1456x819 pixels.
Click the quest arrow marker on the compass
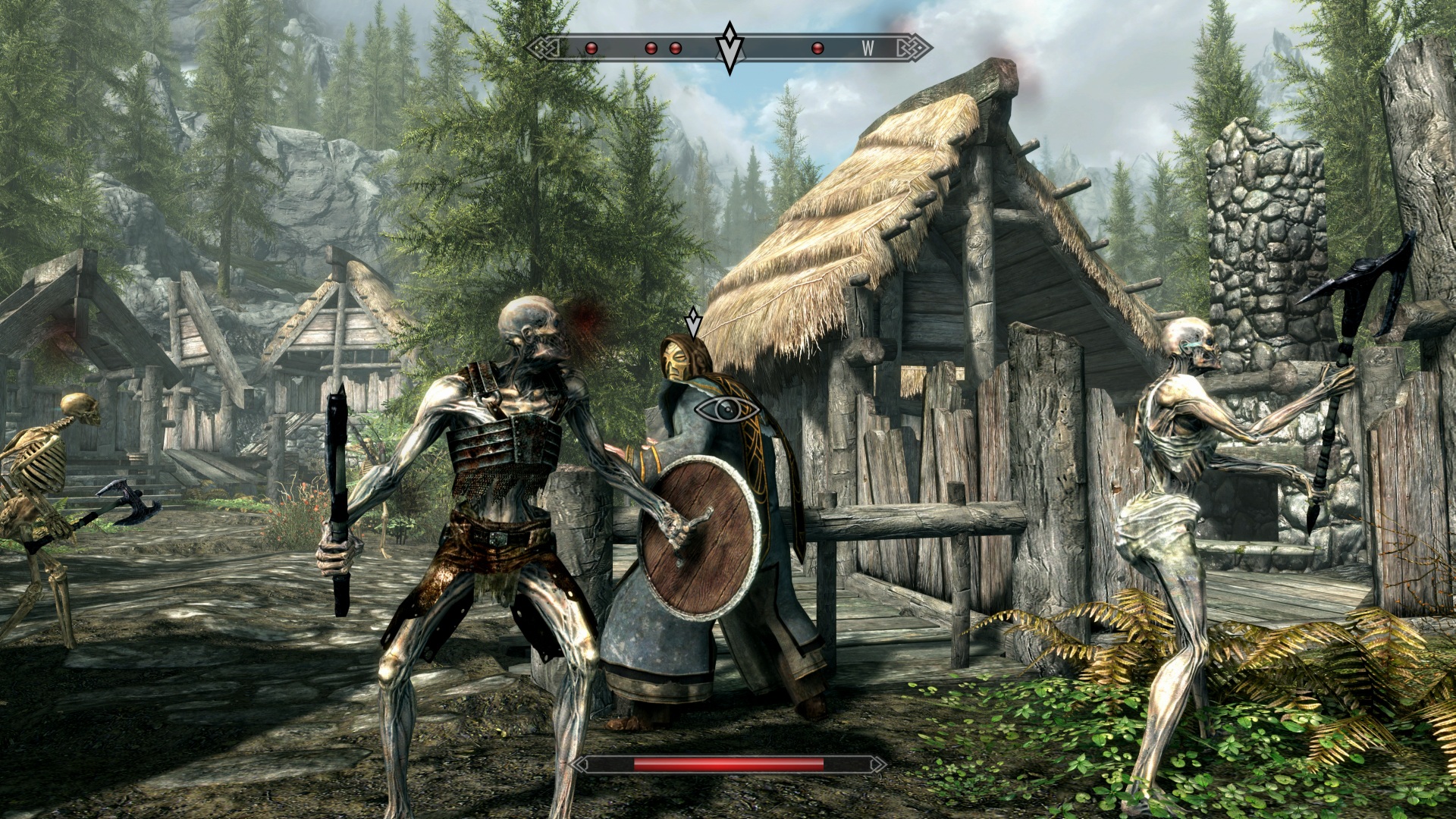tap(730, 48)
